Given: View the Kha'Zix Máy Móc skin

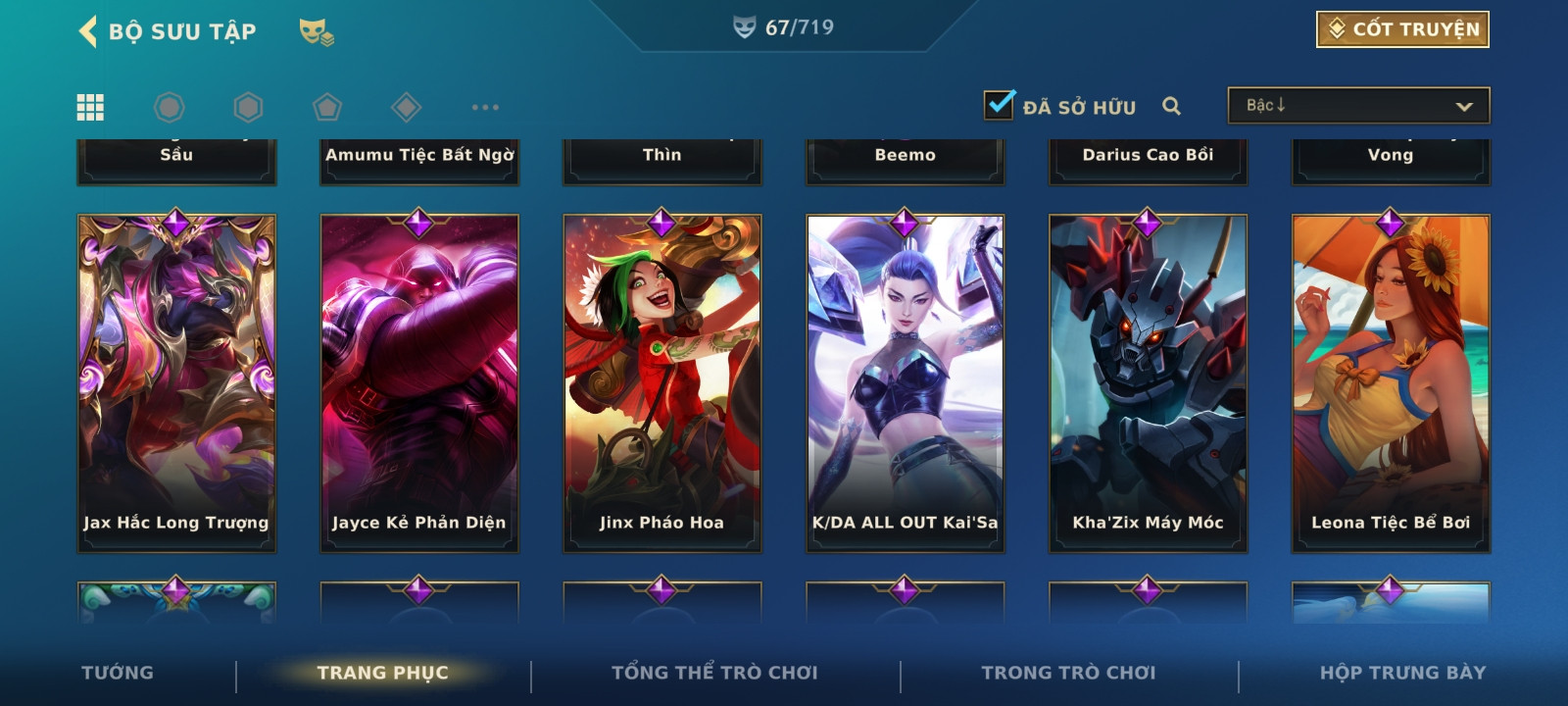Looking at the screenshot, I should [x=1149, y=383].
